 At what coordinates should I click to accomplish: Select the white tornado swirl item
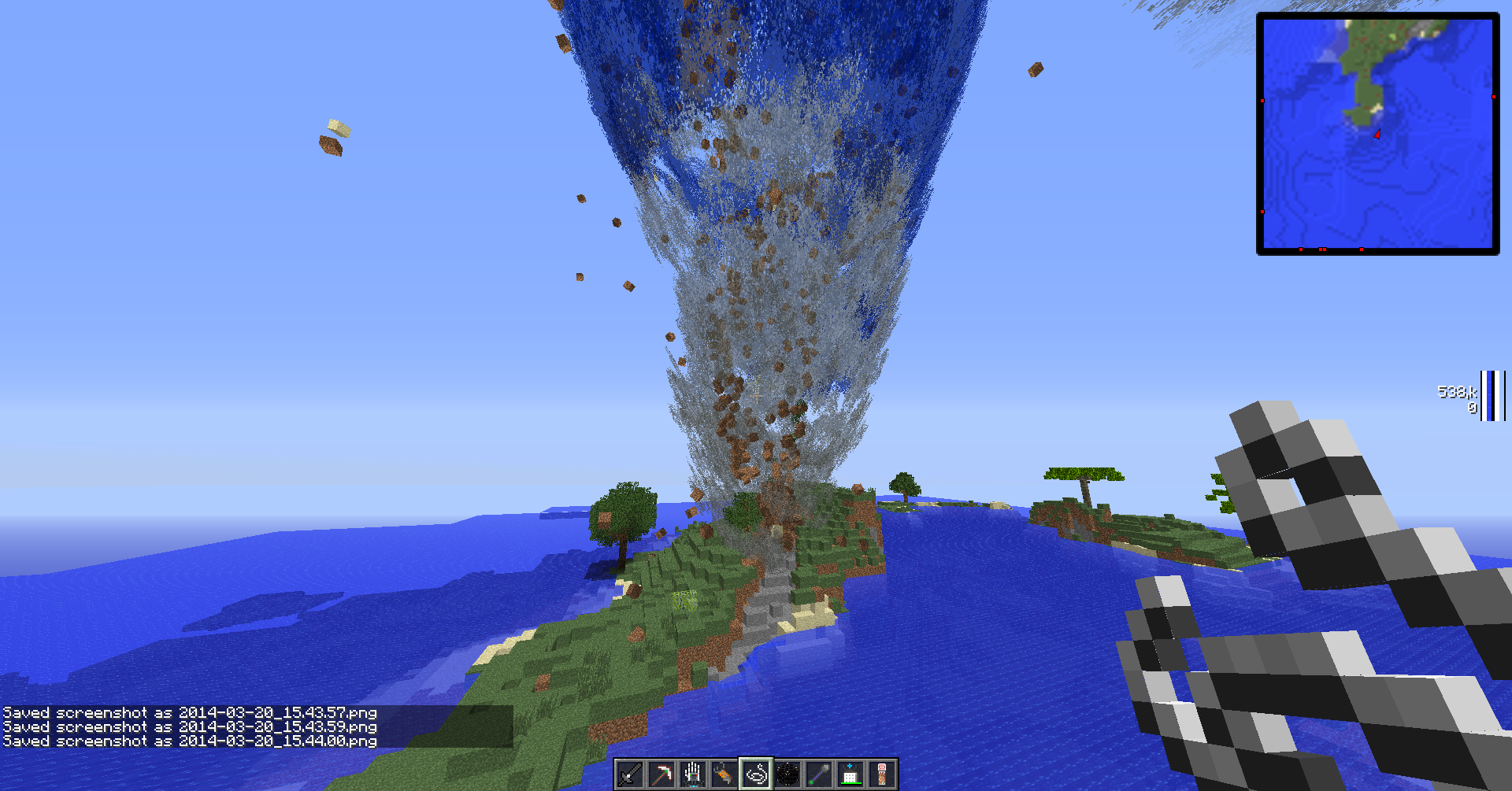(756, 775)
